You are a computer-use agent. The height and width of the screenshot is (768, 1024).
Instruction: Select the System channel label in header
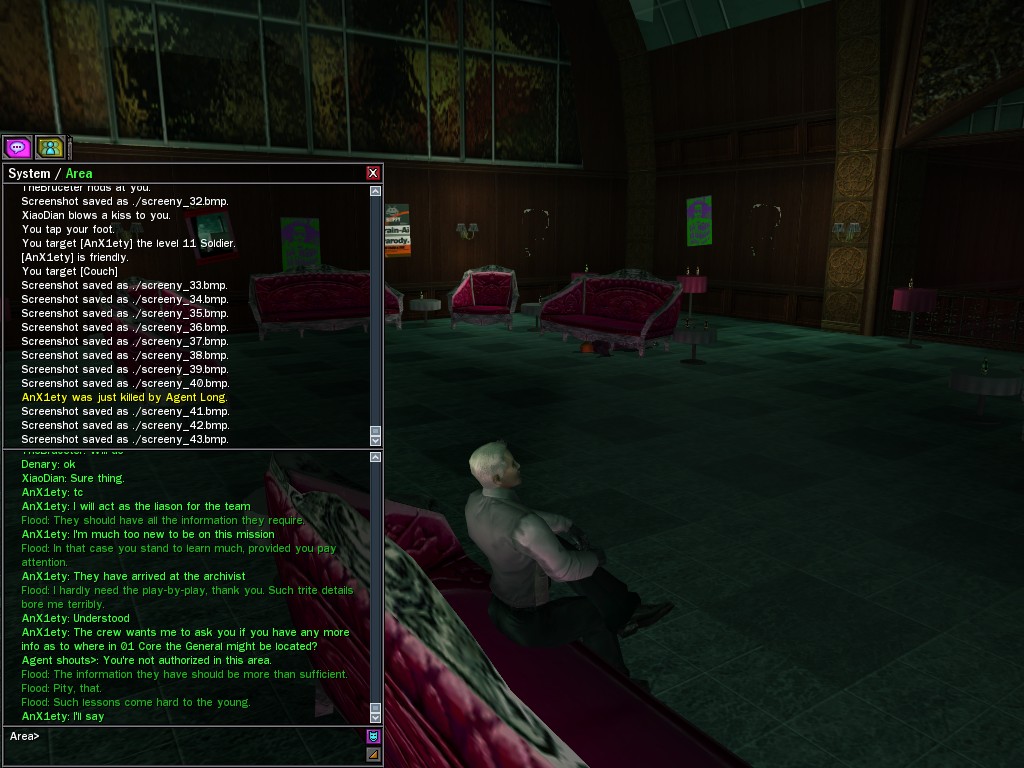pyautogui.click(x=29, y=174)
